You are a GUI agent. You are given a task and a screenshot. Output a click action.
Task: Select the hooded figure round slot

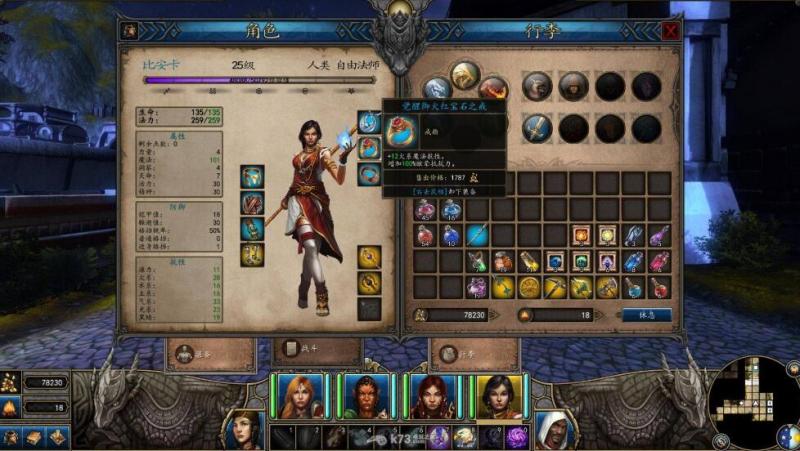[x=573, y=86]
